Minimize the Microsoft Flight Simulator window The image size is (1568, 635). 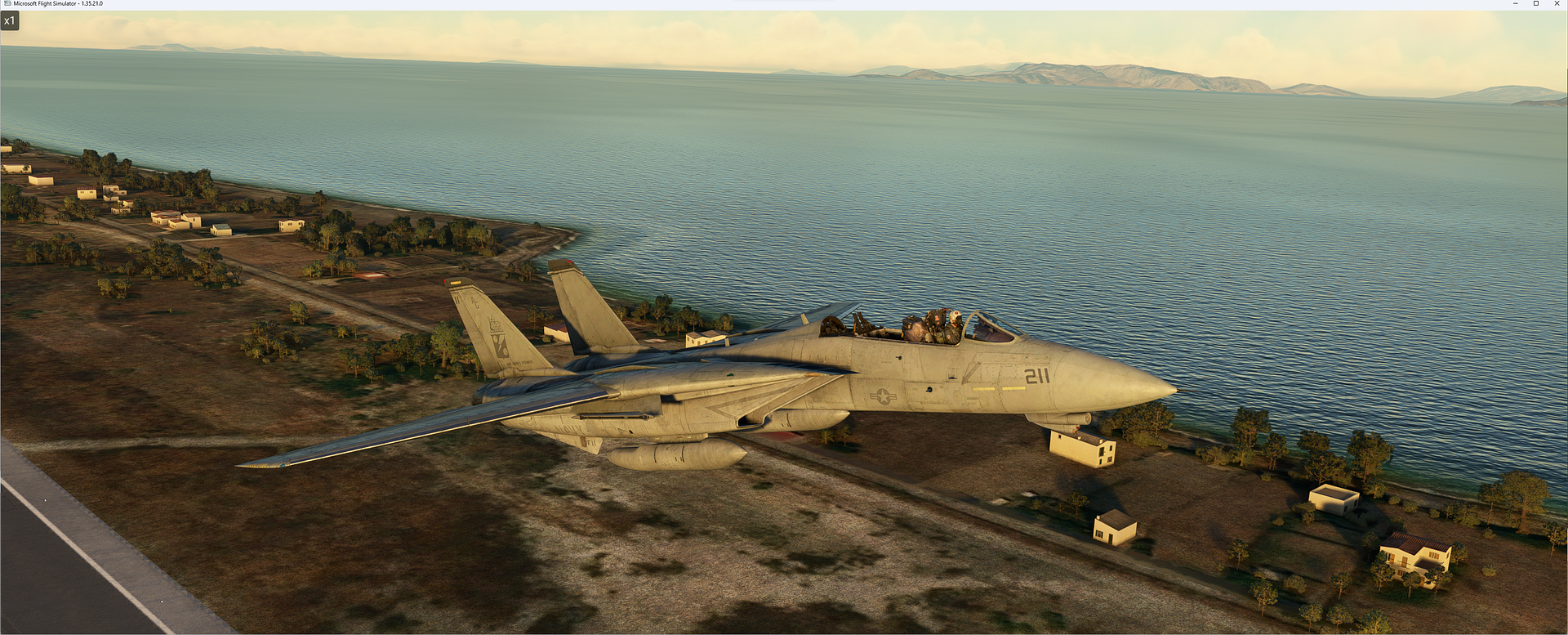[1515, 3]
